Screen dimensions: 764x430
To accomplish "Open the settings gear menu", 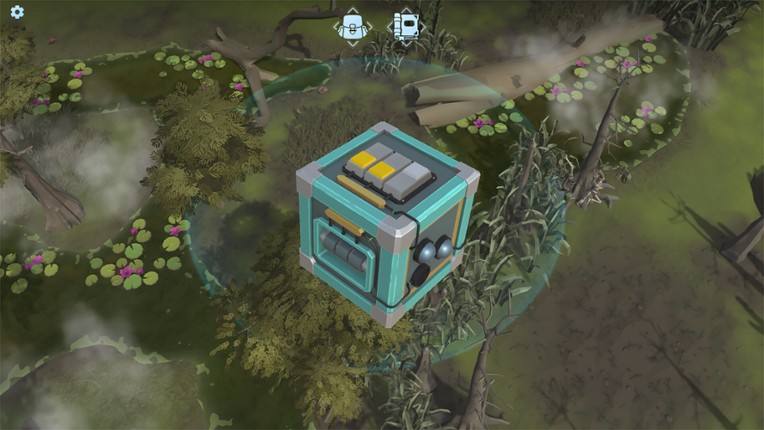I will 16,13.
